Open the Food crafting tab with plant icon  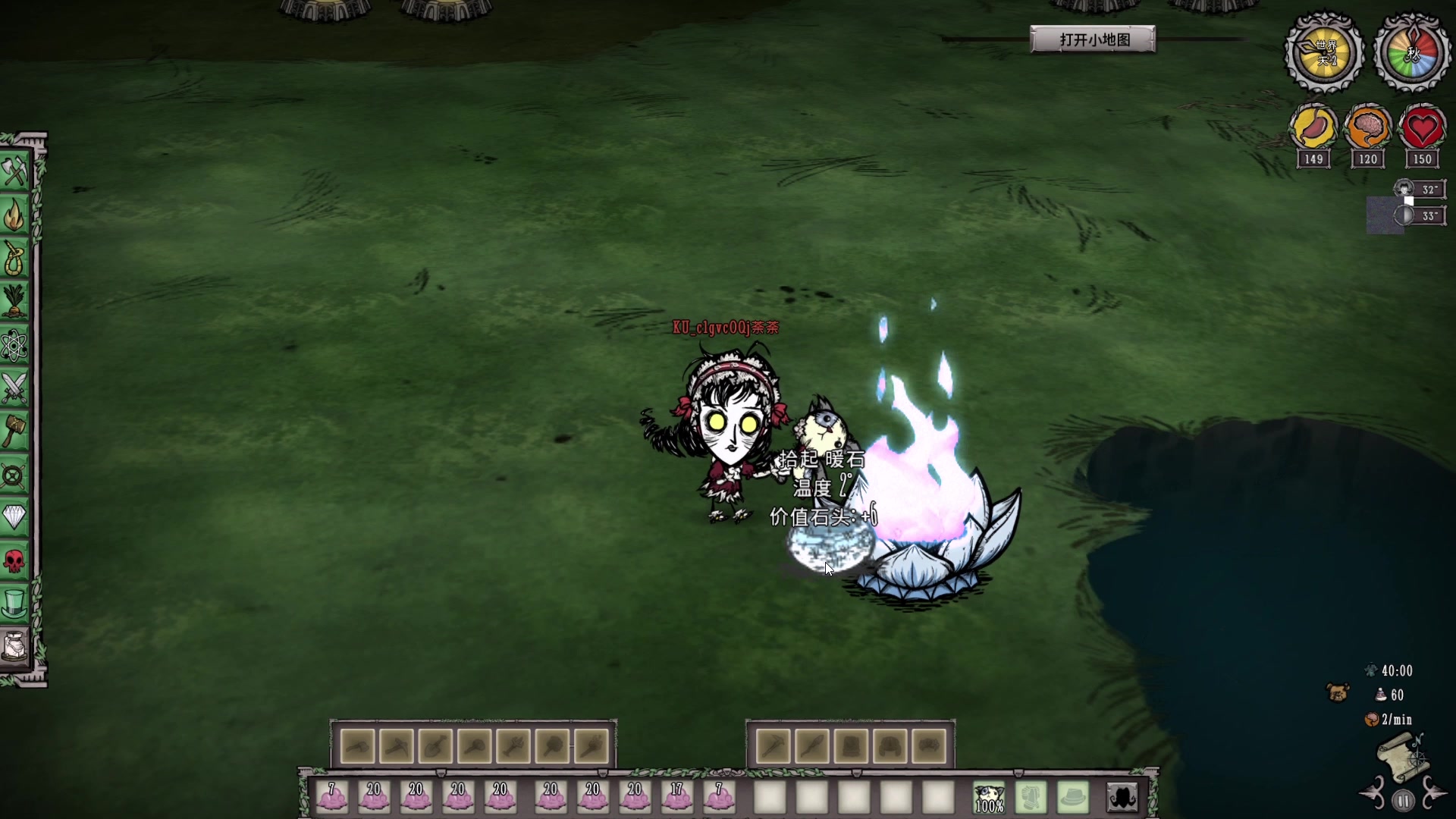(15, 303)
